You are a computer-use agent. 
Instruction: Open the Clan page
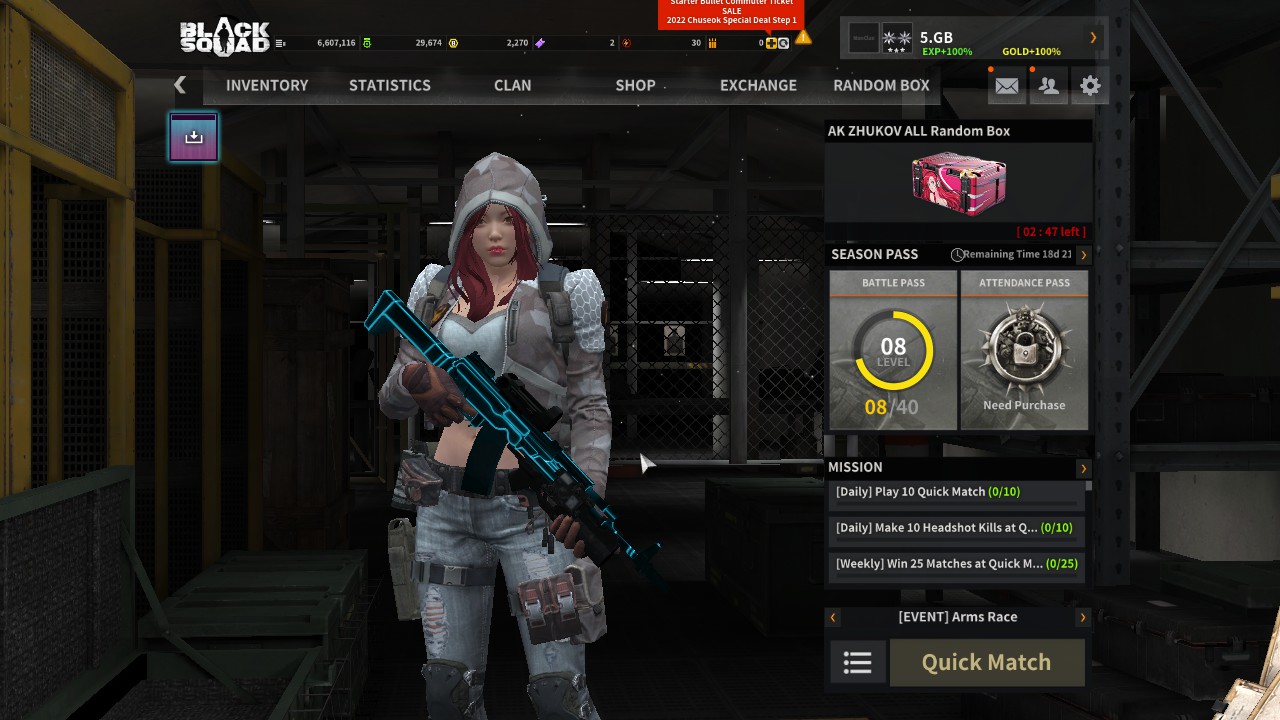pyautogui.click(x=512, y=85)
